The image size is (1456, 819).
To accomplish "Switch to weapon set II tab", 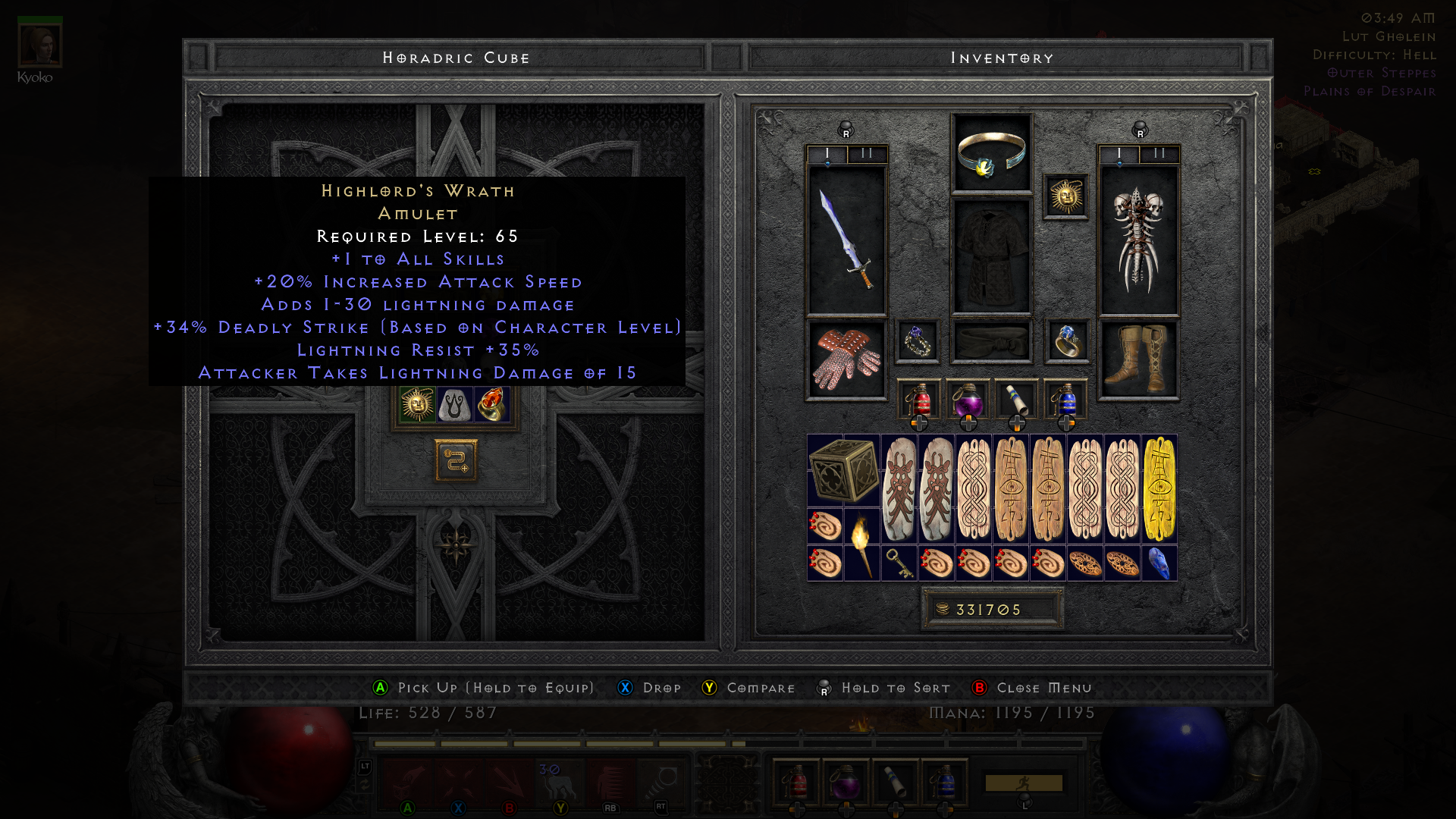I will (865, 153).
